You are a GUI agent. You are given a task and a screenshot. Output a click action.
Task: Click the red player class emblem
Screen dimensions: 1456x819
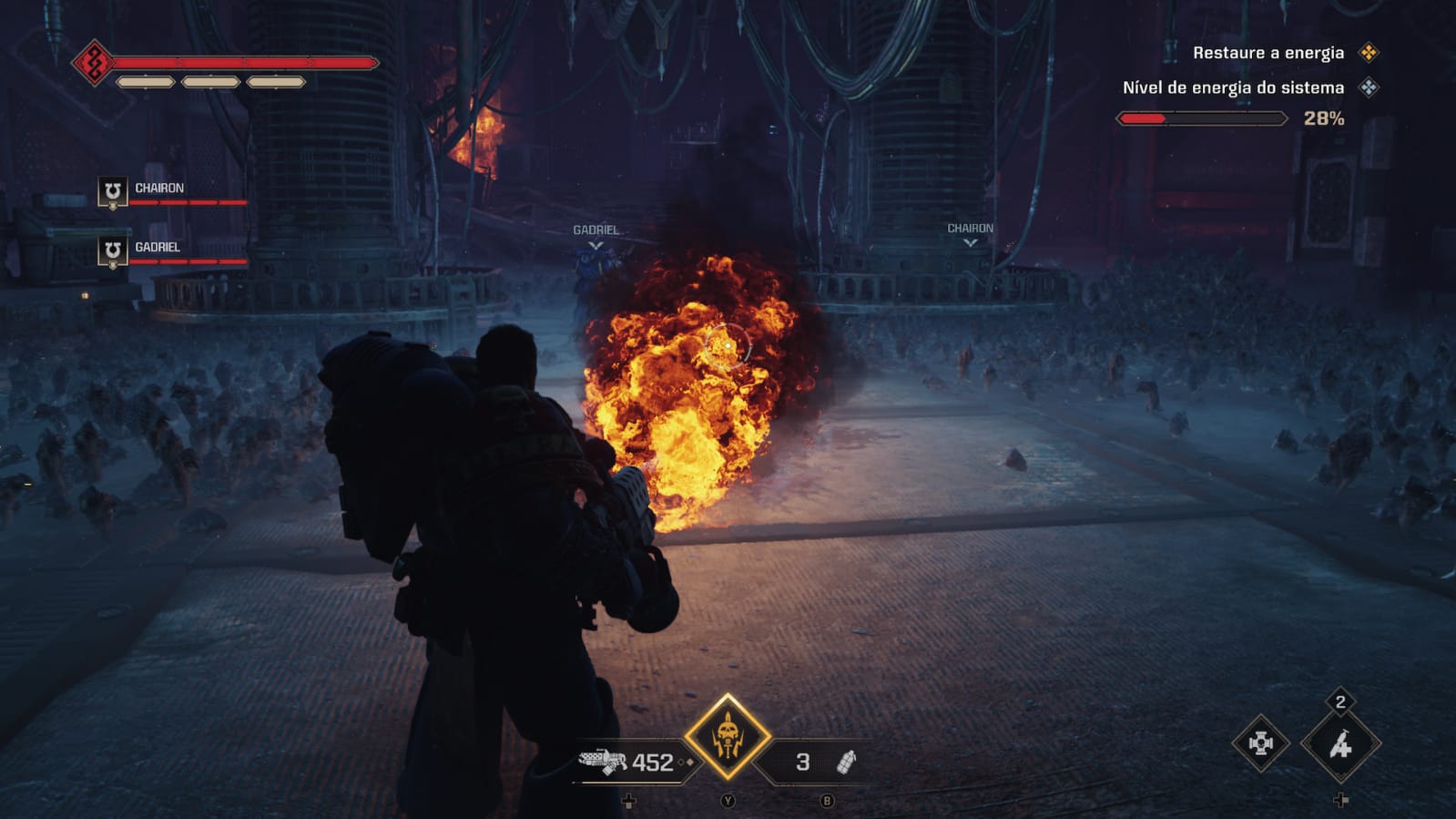pos(93,63)
